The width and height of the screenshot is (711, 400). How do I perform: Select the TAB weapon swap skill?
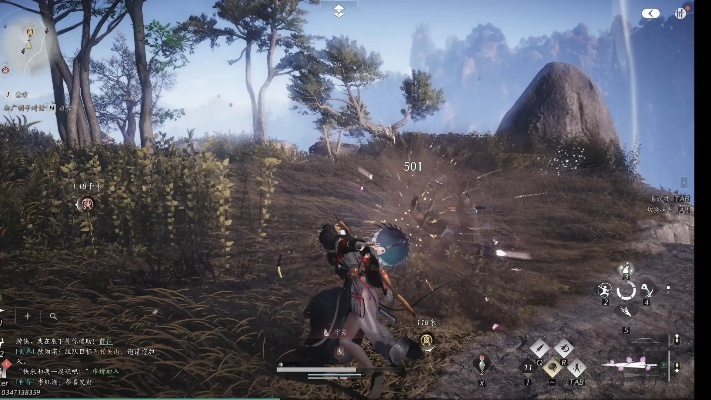[576, 368]
